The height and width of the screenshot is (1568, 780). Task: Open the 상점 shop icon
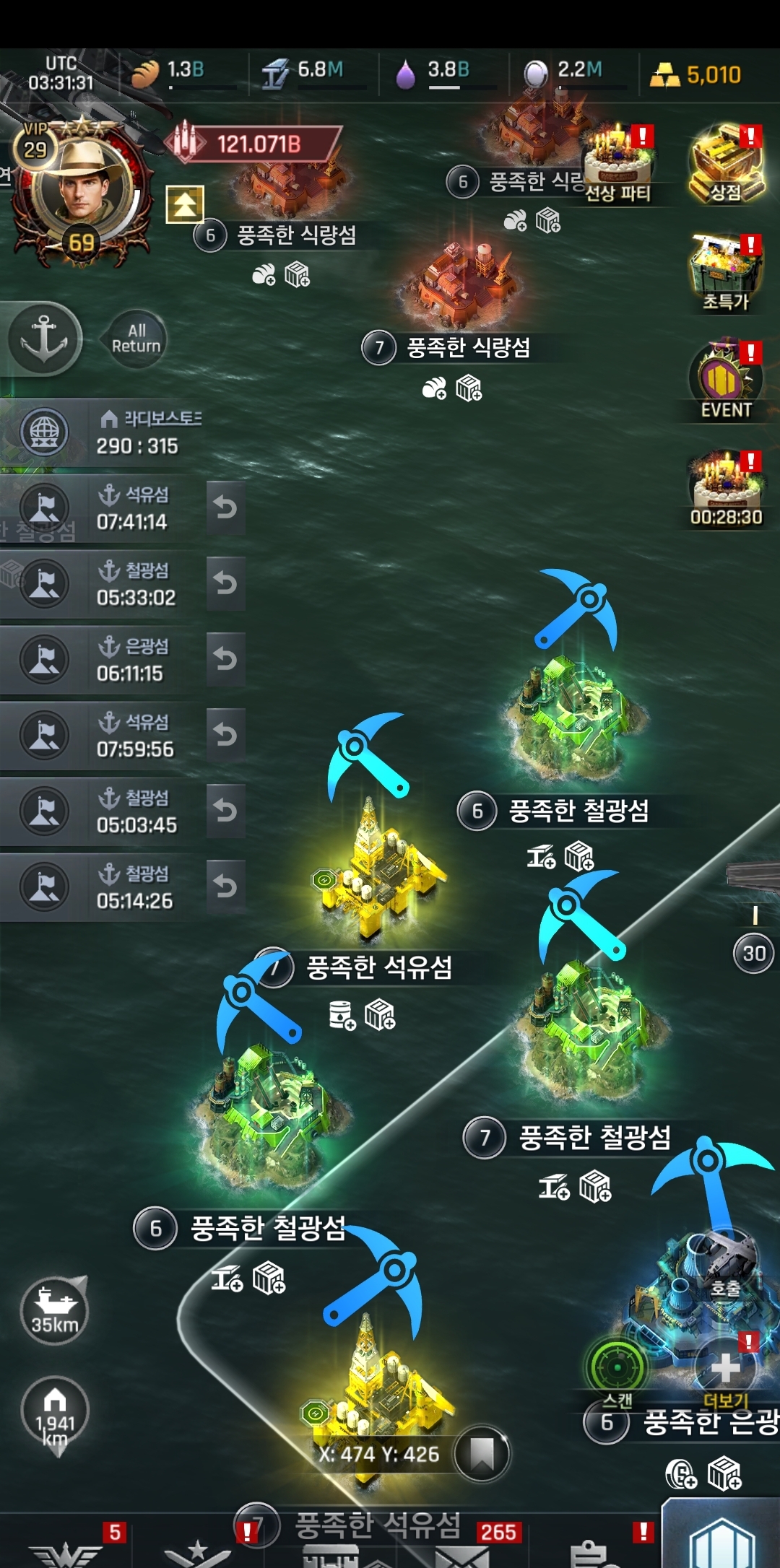coord(726,164)
